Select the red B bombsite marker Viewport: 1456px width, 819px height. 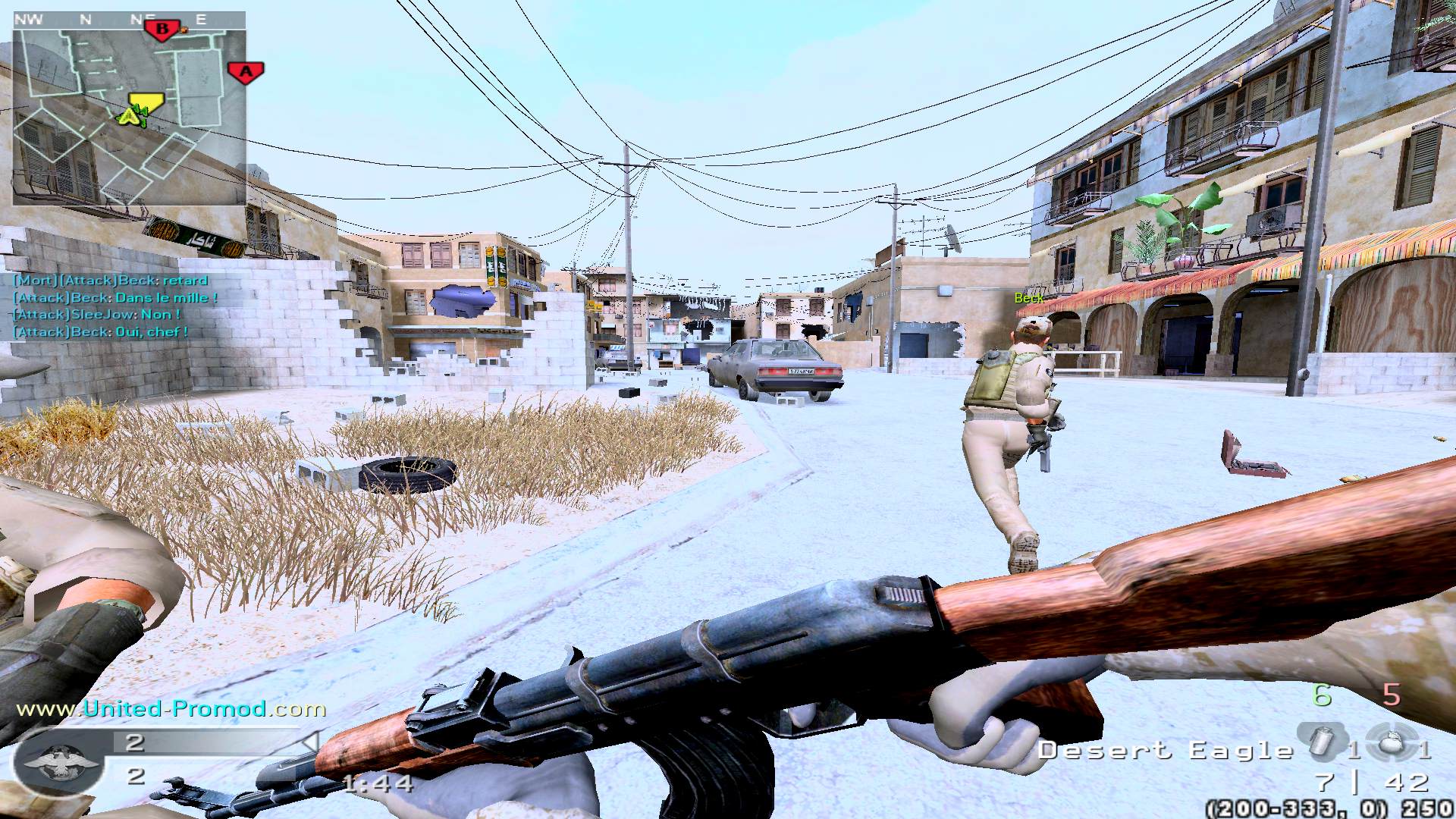click(162, 30)
